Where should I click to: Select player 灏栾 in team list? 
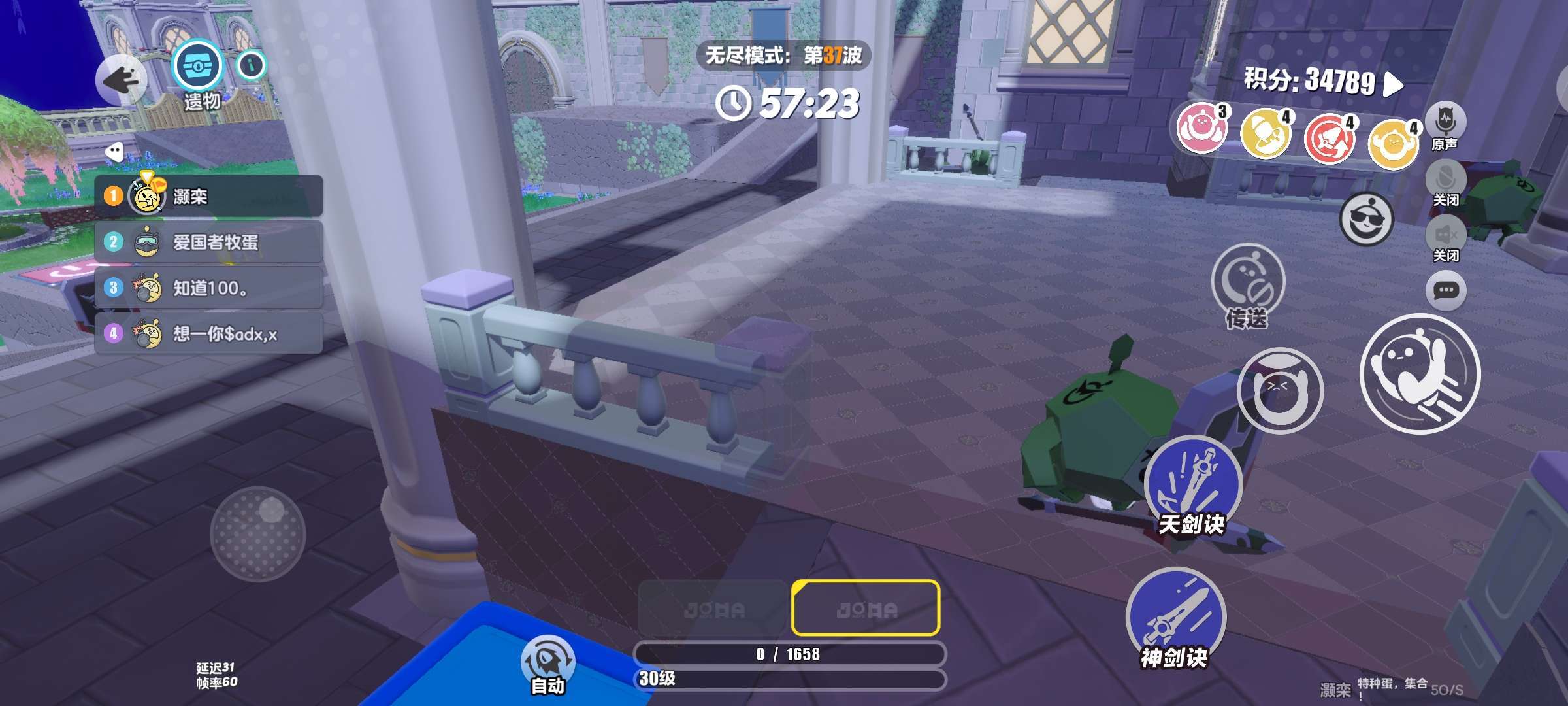(209, 196)
